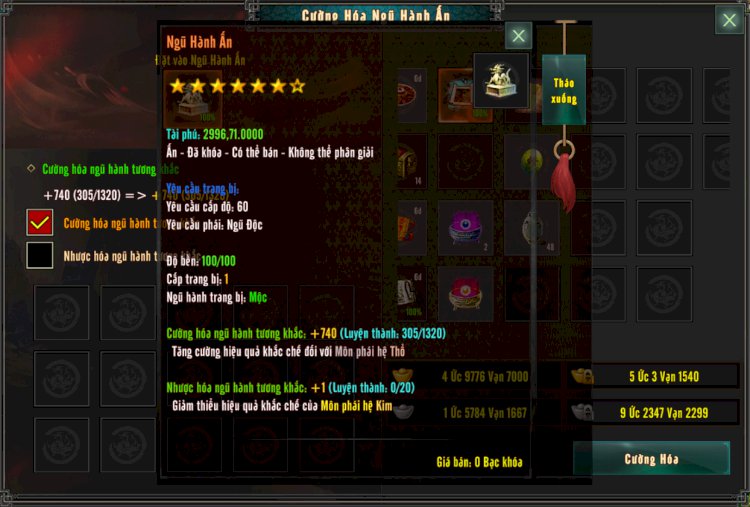Close the Ngũ Hành Ấn tooltip popup

518,37
